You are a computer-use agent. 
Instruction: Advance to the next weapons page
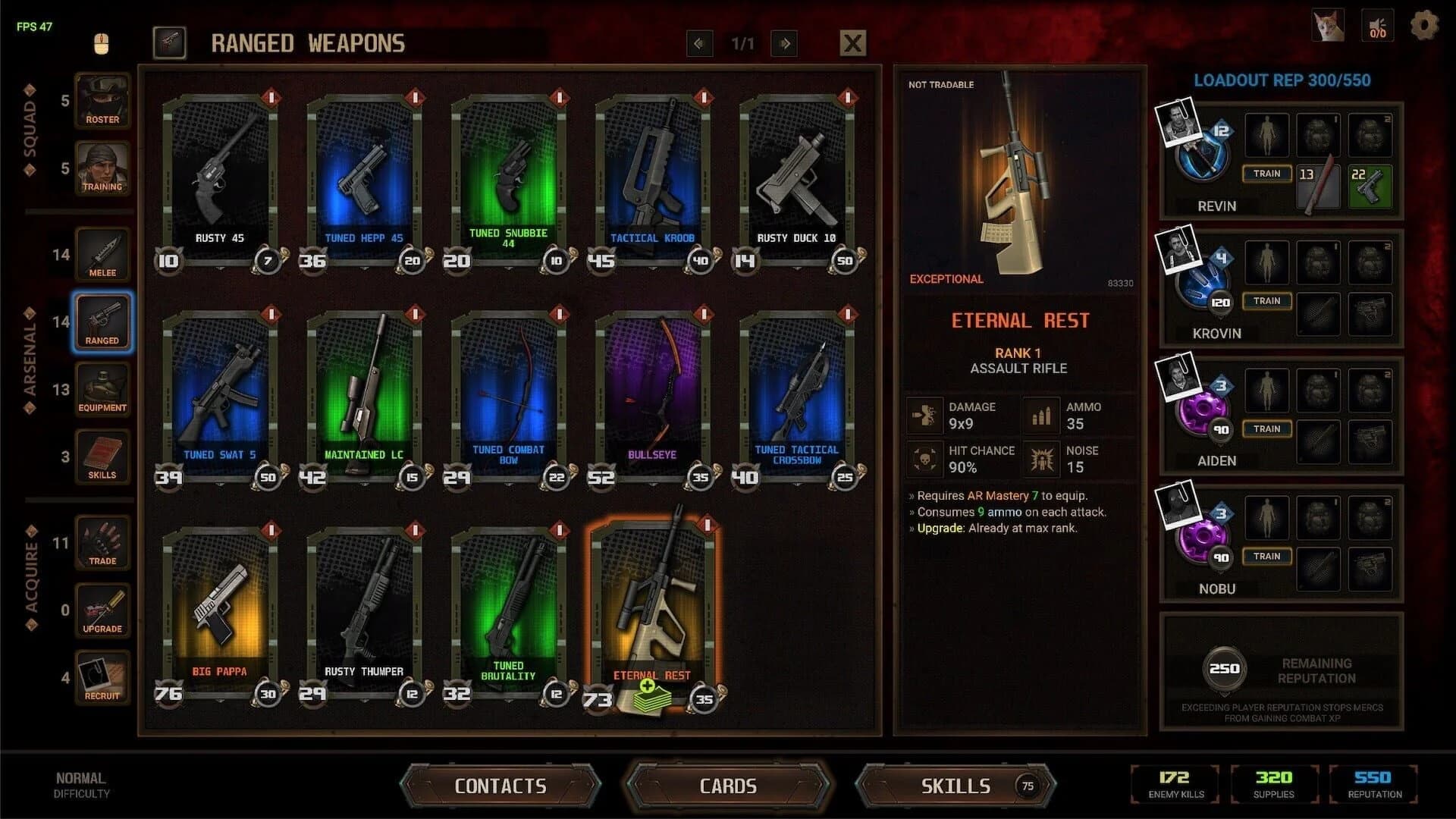coord(784,43)
